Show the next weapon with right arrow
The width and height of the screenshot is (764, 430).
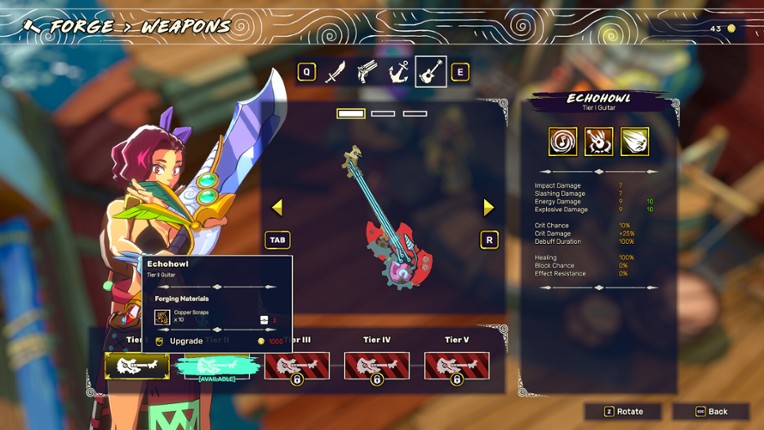(x=489, y=207)
